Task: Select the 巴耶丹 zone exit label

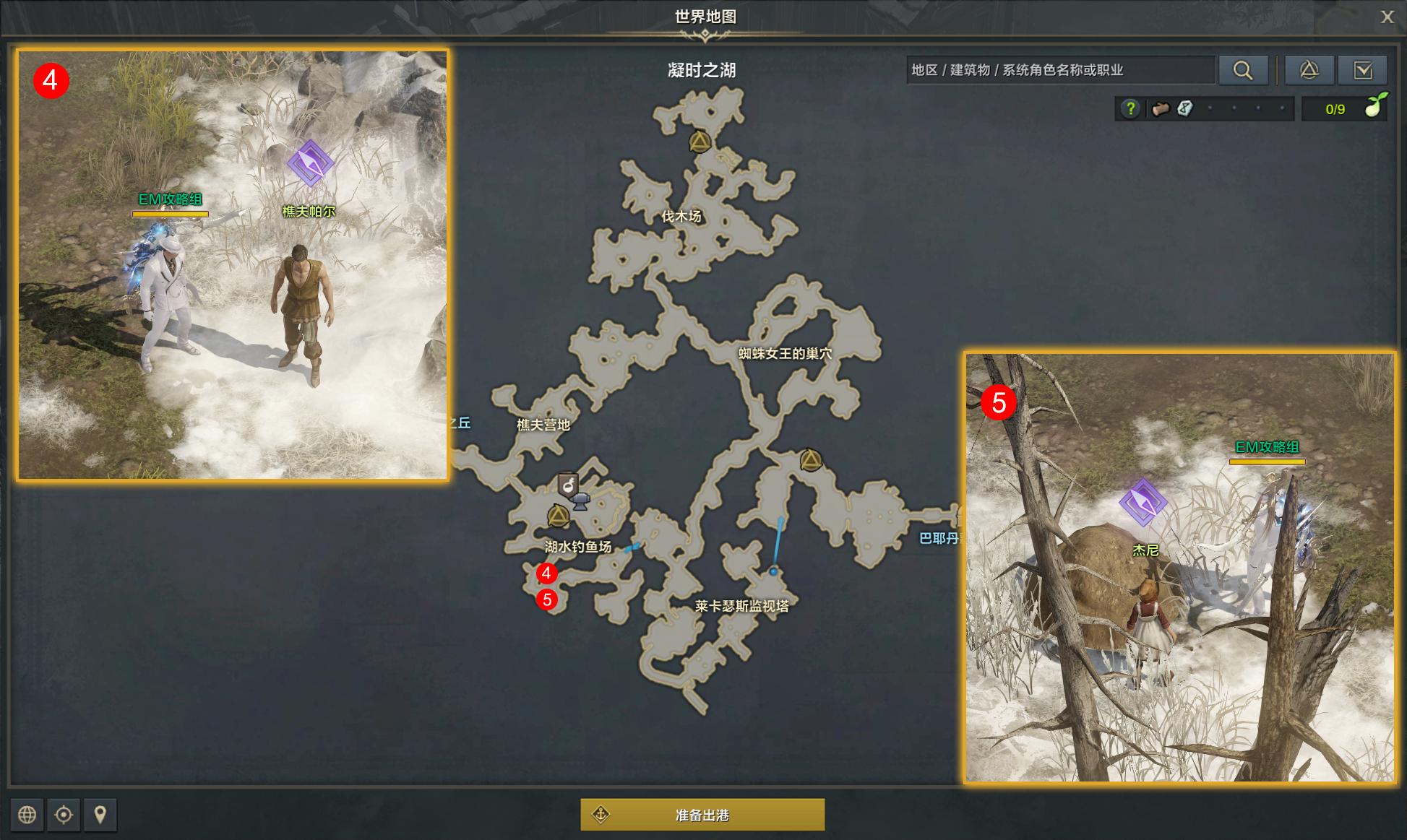Action: tap(939, 538)
